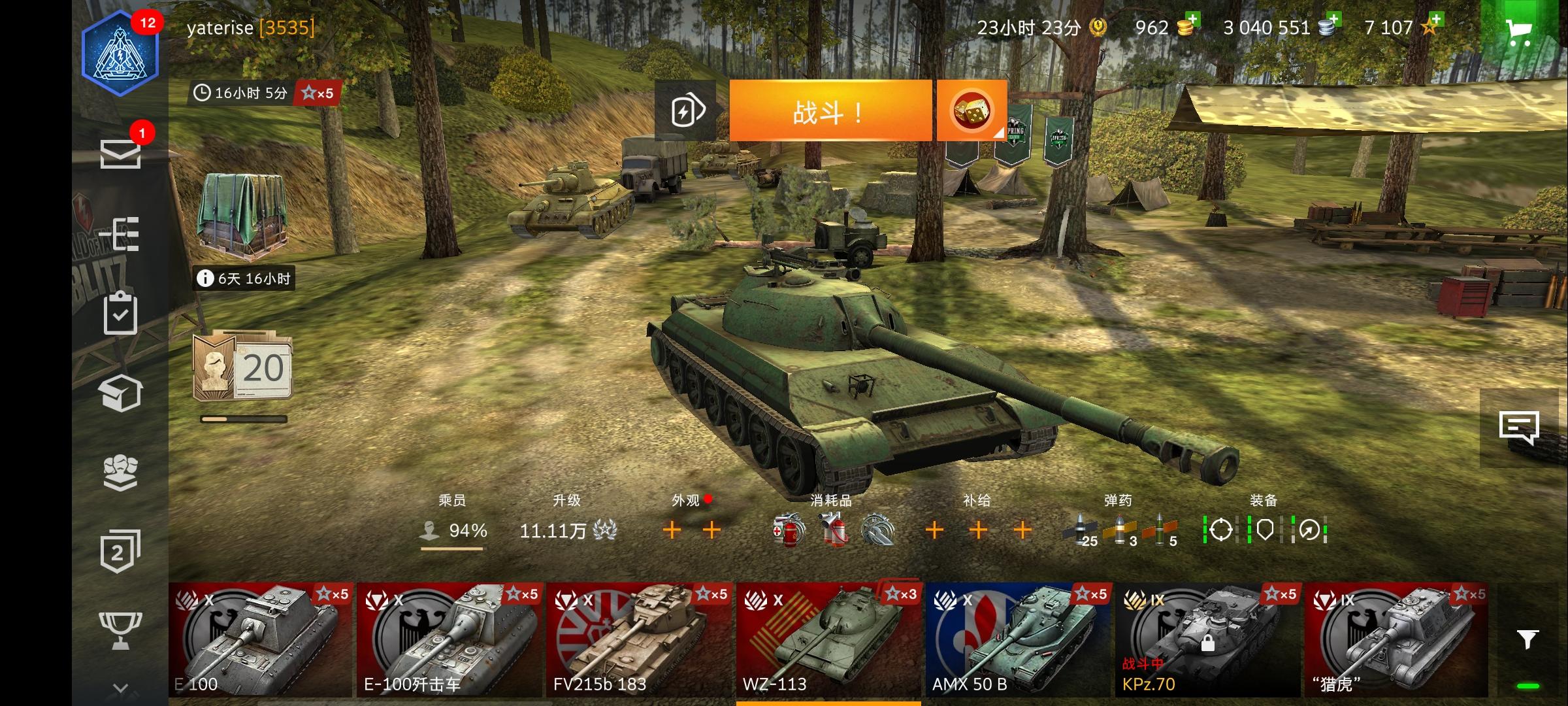Open the missions clipboard
This screenshot has width=1568, height=706.
click(x=121, y=314)
